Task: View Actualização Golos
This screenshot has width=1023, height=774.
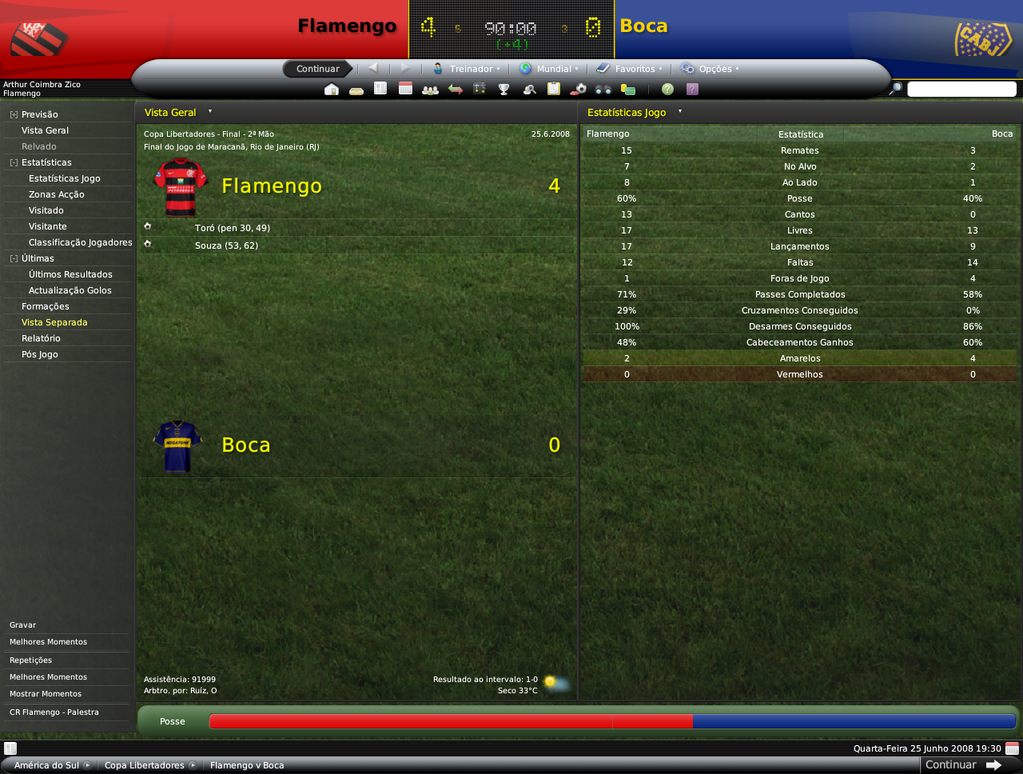Action: pyautogui.click(x=70, y=290)
